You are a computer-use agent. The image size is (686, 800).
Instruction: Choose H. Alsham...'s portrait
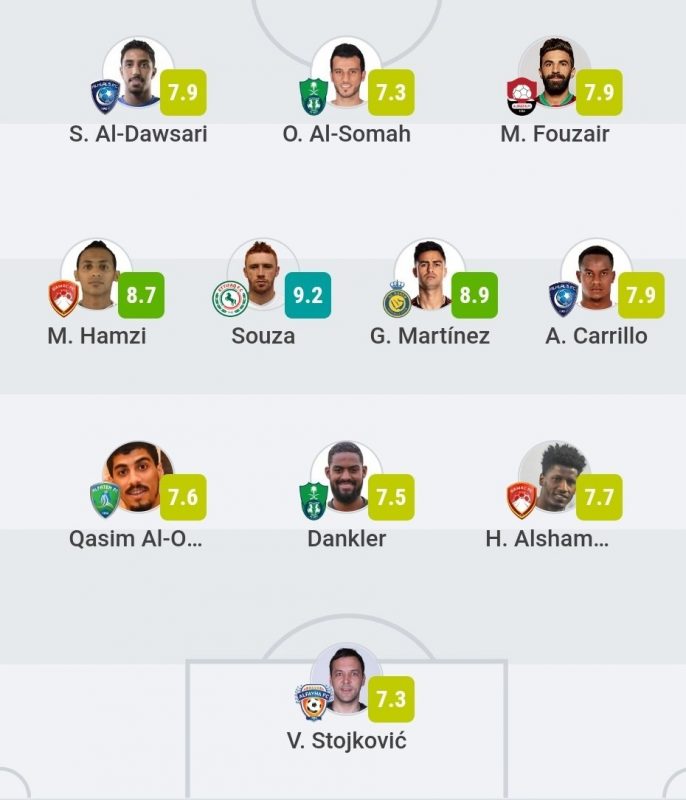(x=554, y=478)
